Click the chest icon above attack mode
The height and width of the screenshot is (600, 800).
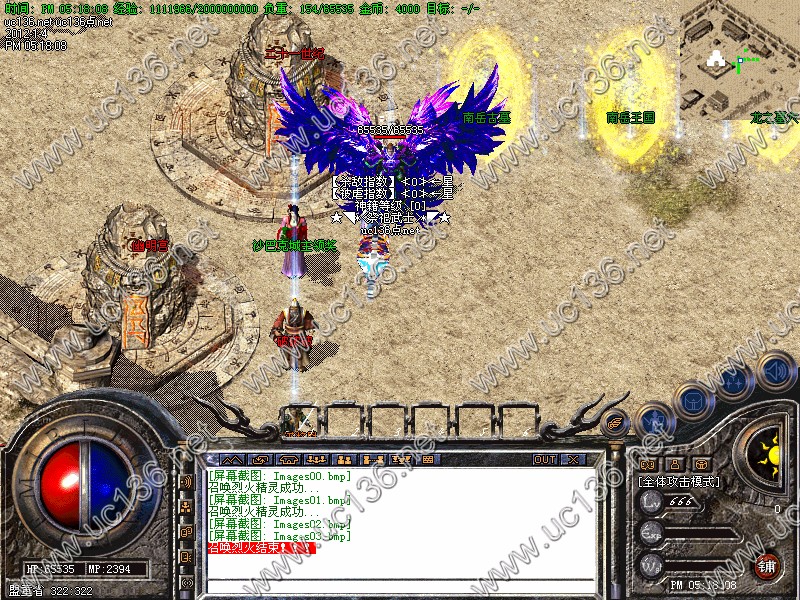(x=701, y=464)
